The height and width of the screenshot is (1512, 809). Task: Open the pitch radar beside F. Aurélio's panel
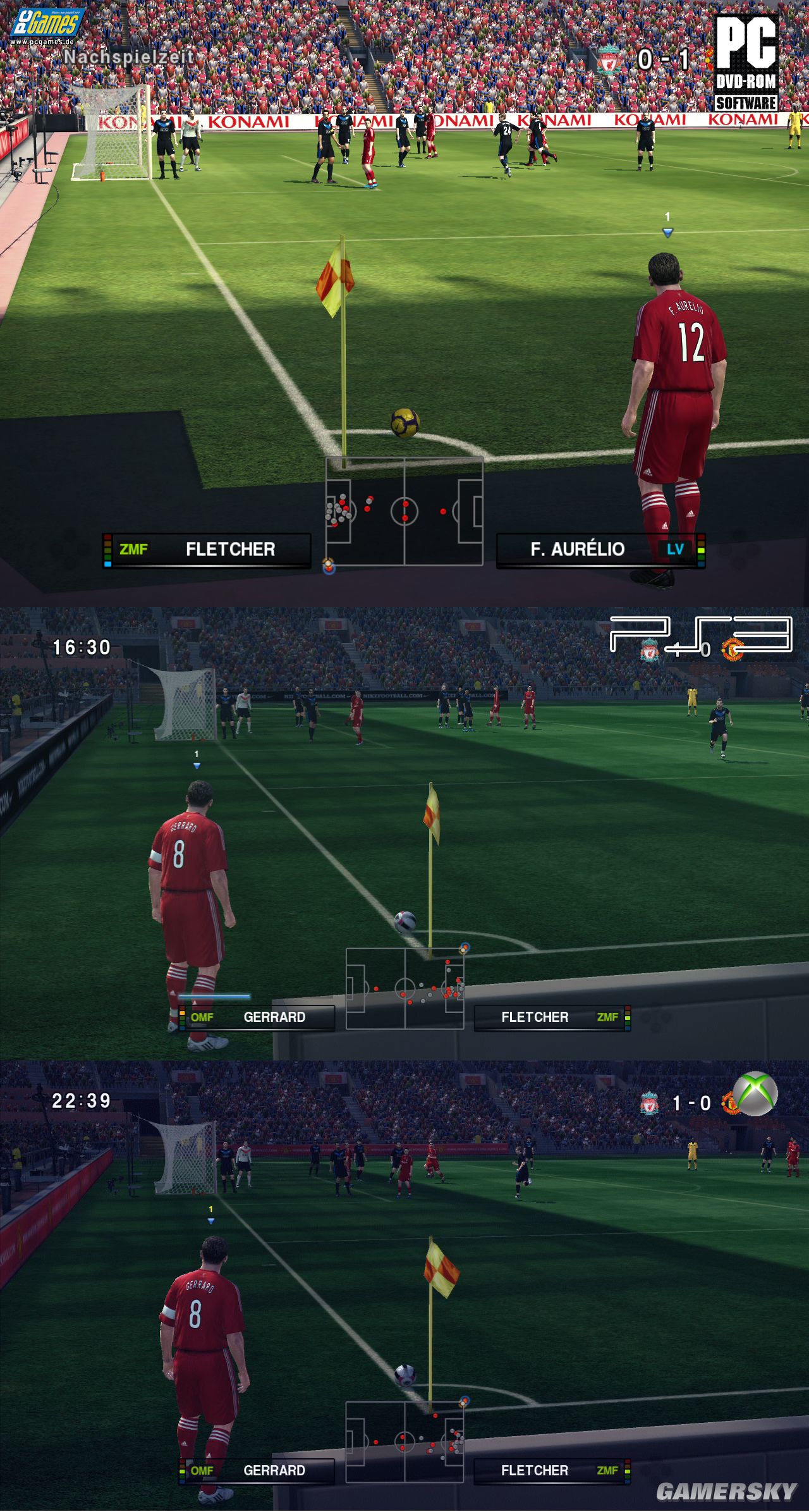(x=404, y=511)
